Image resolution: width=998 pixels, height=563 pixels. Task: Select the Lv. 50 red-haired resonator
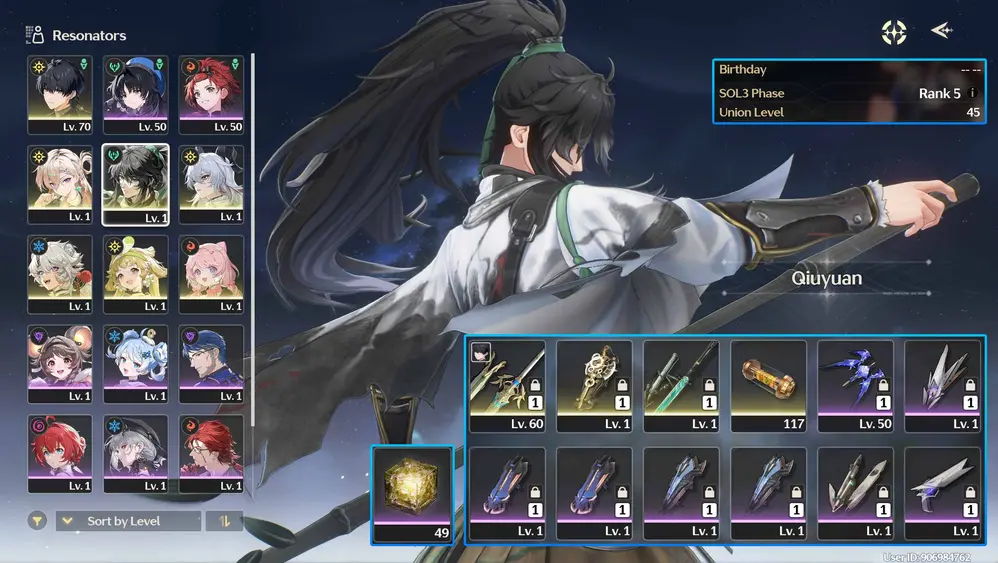211,94
